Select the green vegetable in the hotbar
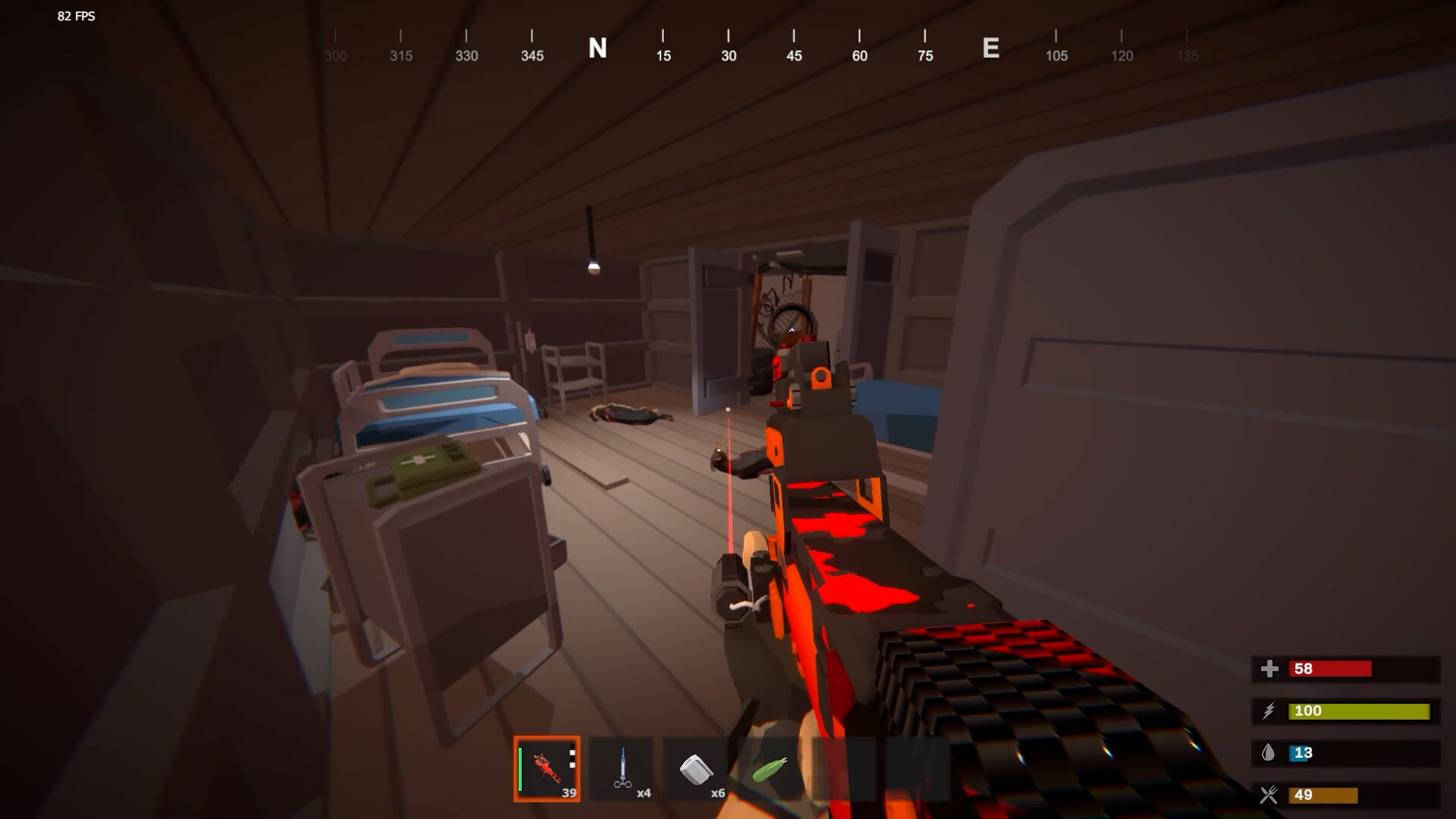 (x=768, y=770)
